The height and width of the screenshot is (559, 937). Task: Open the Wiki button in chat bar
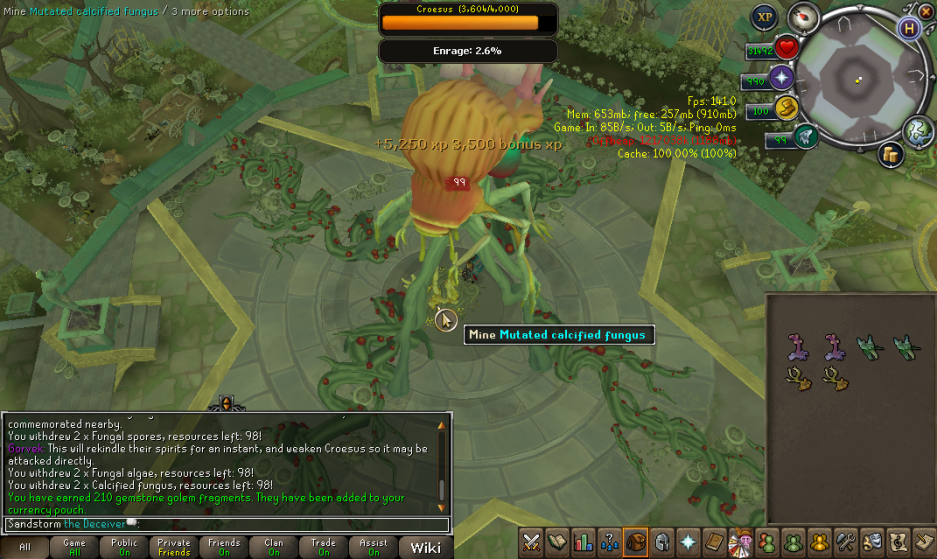pos(425,547)
